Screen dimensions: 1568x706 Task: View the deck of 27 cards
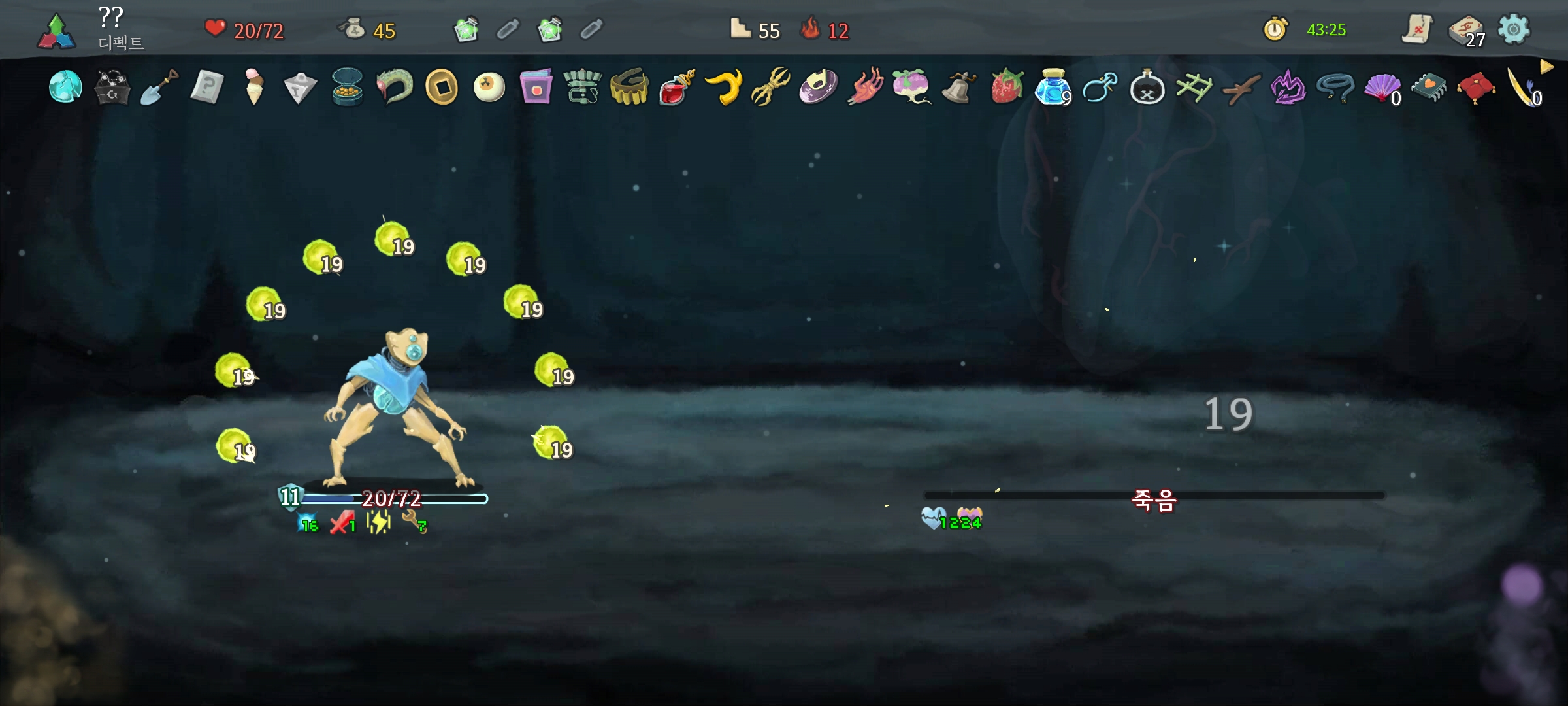click(x=1465, y=31)
